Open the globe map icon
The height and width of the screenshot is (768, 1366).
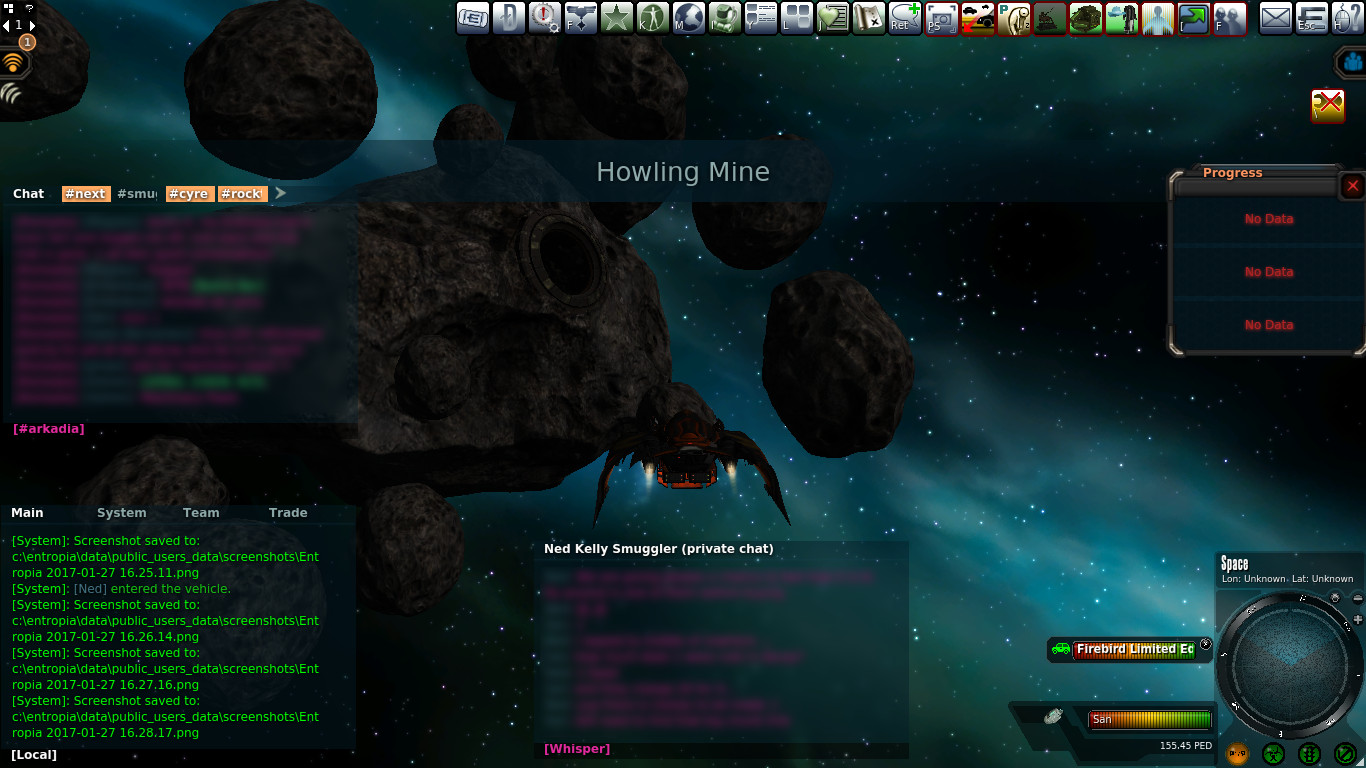click(688, 18)
